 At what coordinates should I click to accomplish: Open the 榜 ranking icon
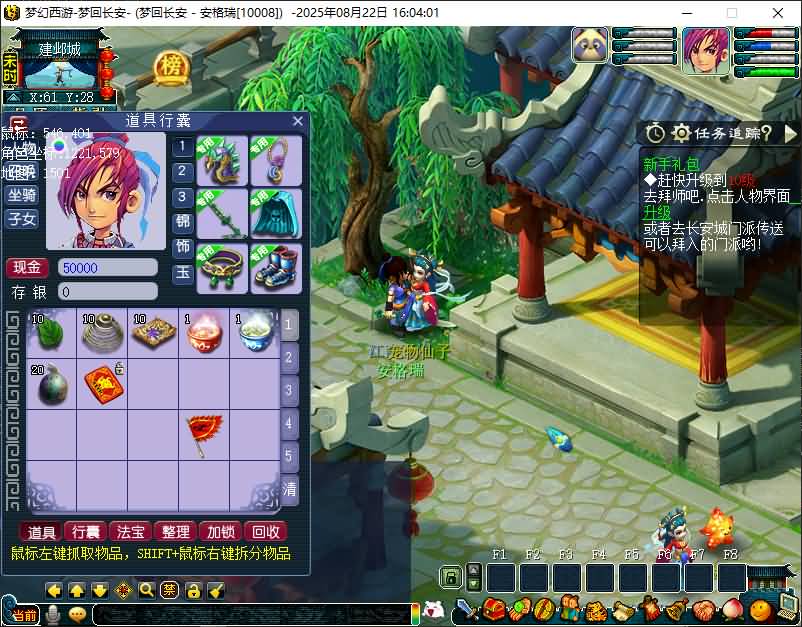(172, 68)
